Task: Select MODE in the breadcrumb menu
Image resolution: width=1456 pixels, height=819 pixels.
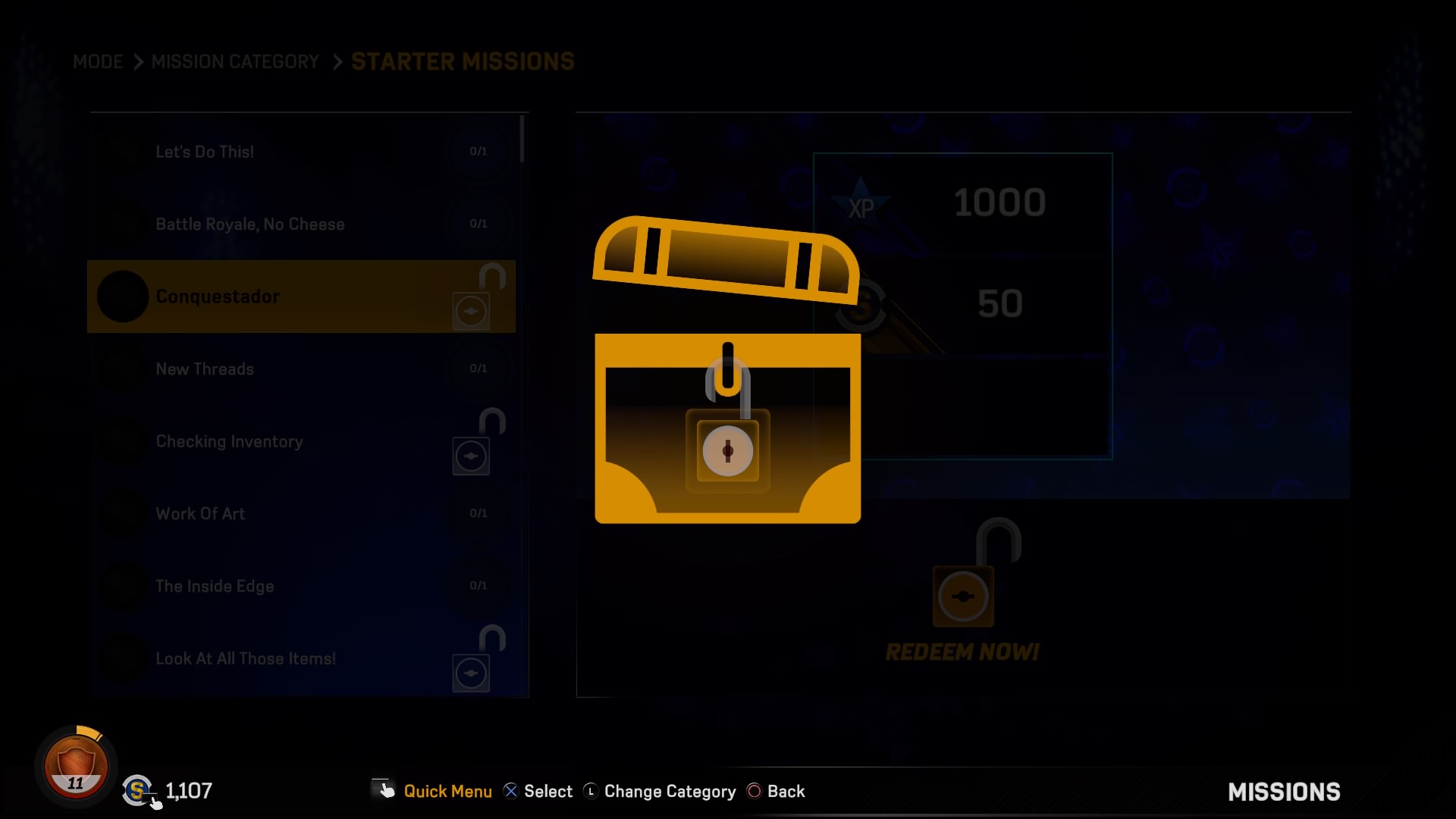Action: [x=97, y=62]
